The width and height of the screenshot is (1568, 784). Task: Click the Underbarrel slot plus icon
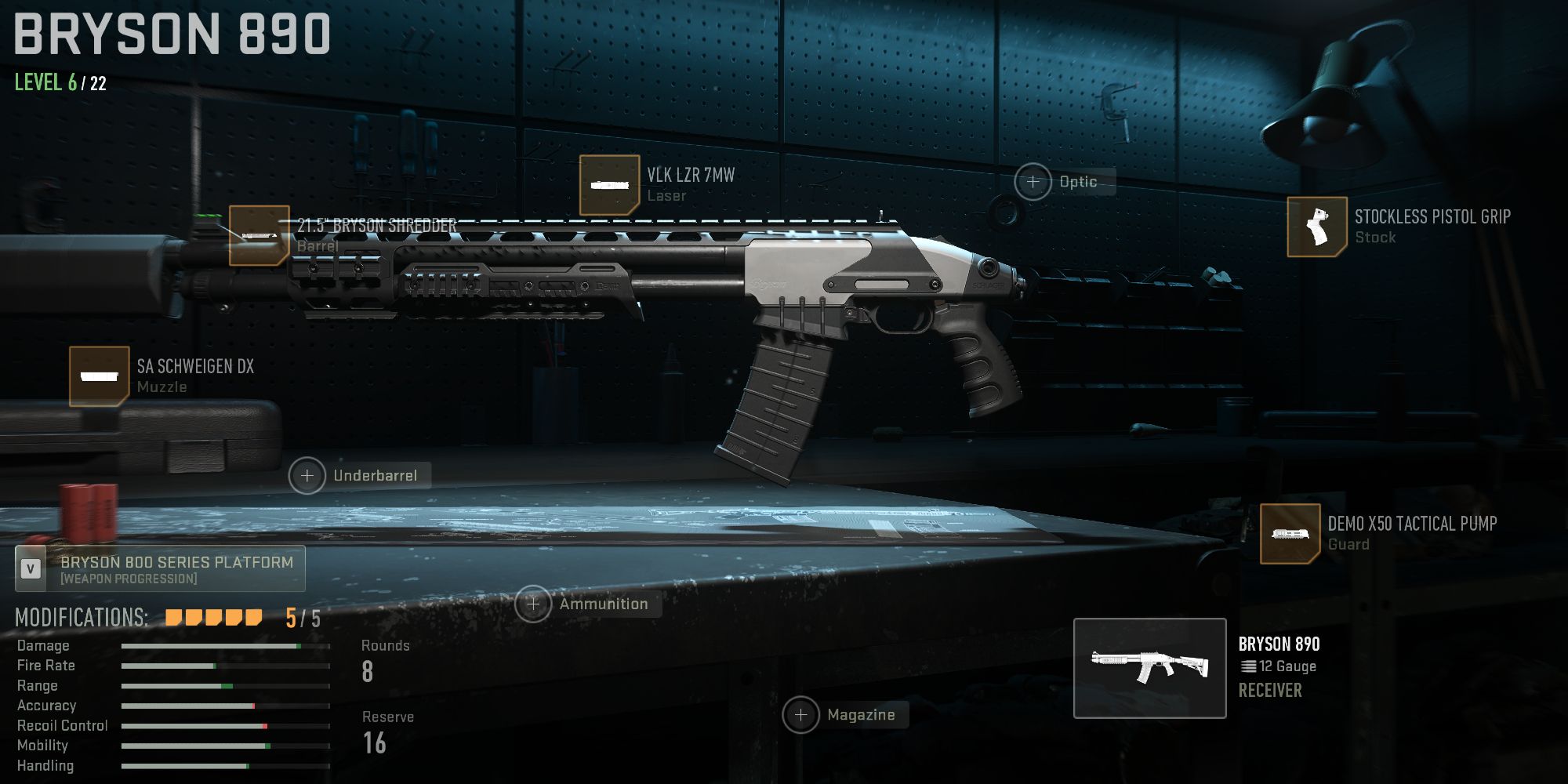[x=307, y=474]
